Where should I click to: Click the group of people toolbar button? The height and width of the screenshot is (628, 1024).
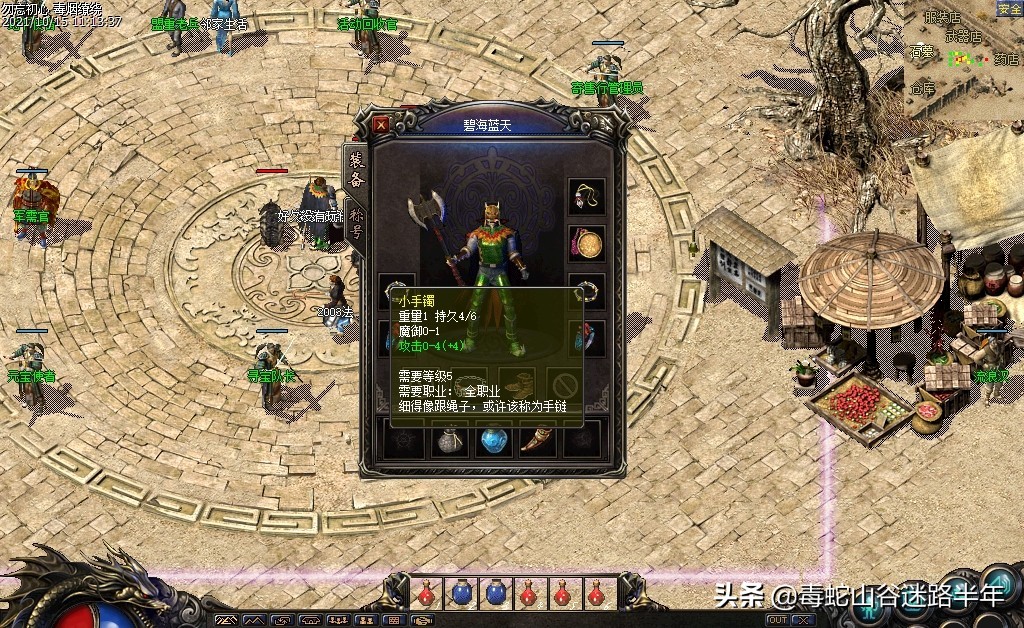point(338,620)
